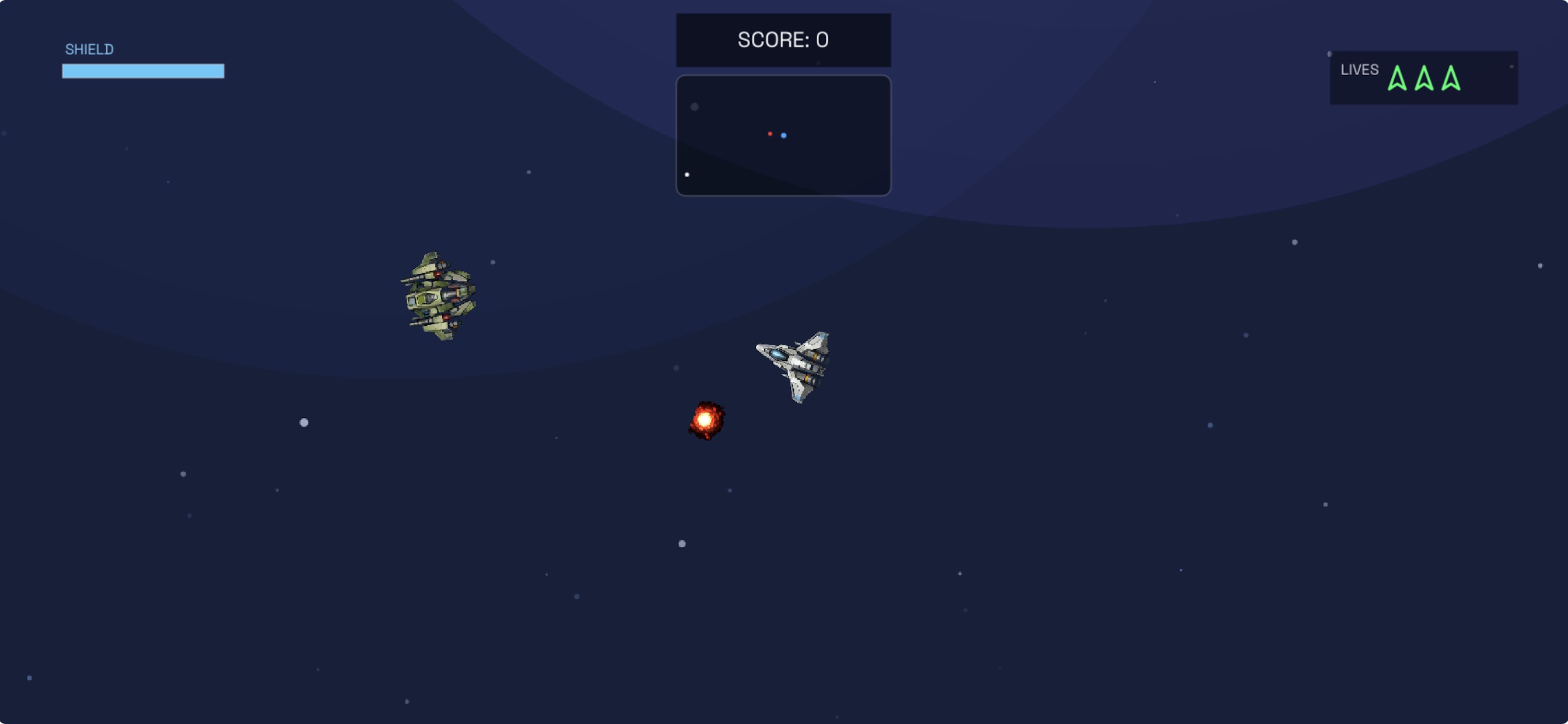Click the red enemy dot on the minimap
Image resolution: width=1568 pixels, height=724 pixels.
[x=771, y=133]
